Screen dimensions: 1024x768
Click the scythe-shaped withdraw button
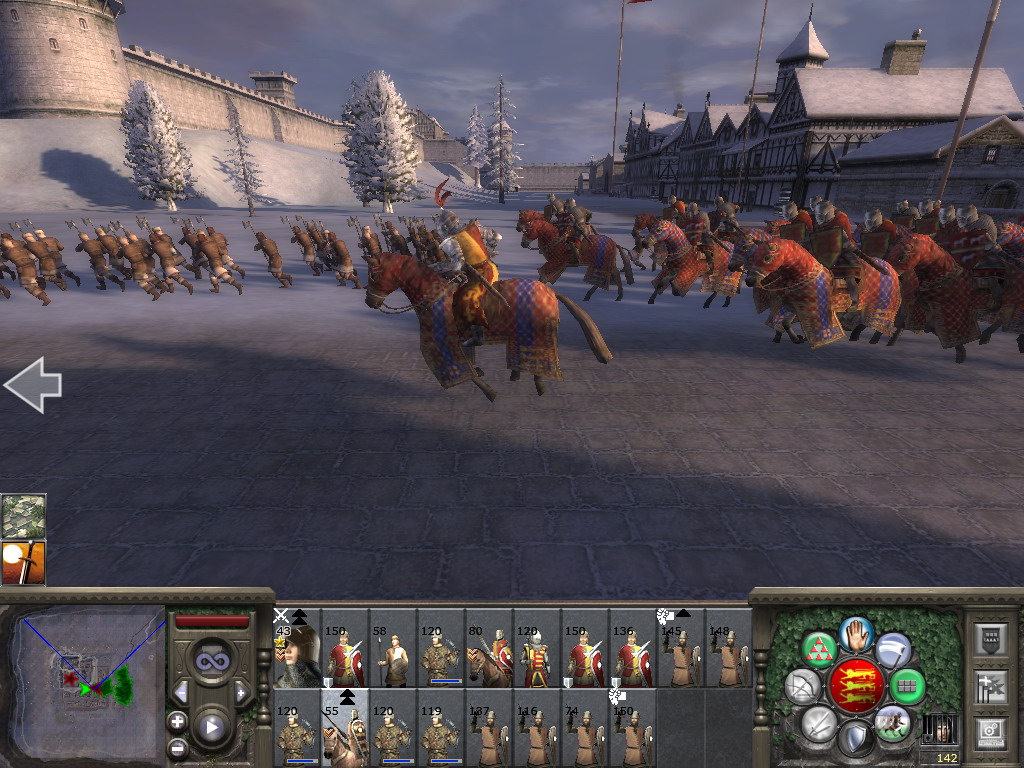893,650
